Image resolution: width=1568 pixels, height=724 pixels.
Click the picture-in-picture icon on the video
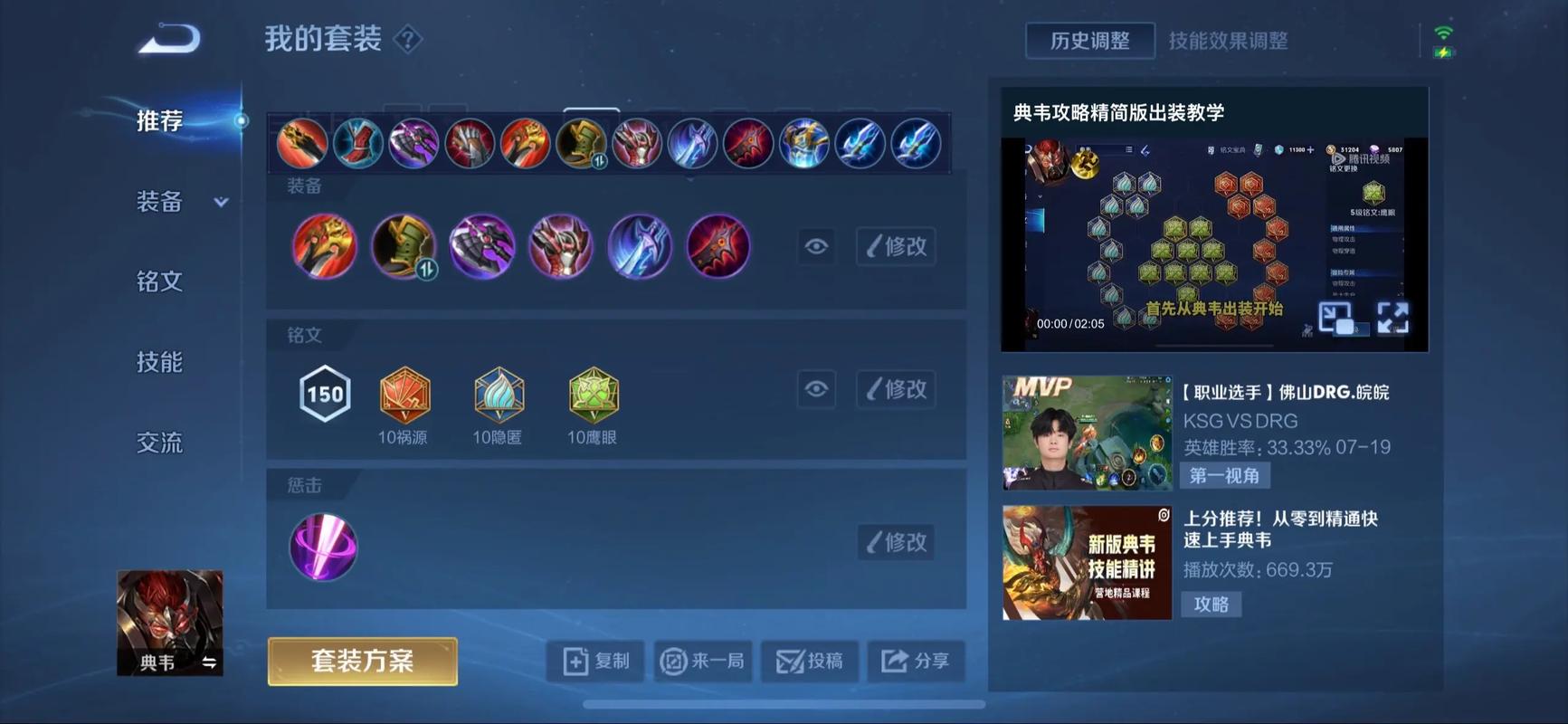click(x=1336, y=319)
